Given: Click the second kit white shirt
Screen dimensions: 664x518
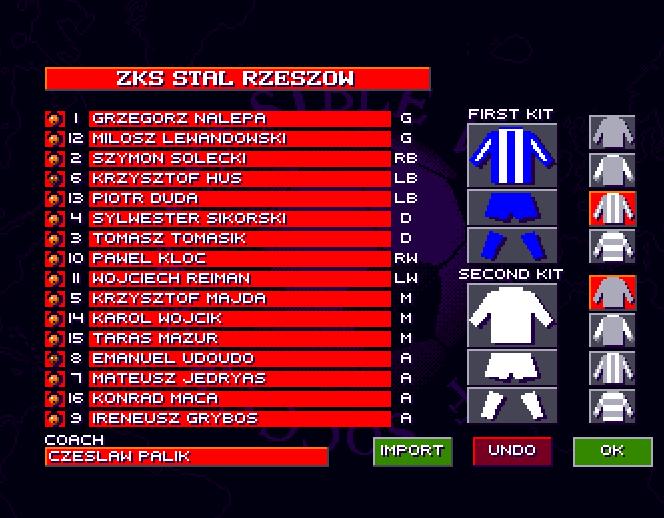Looking at the screenshot, I should [512, 314].
